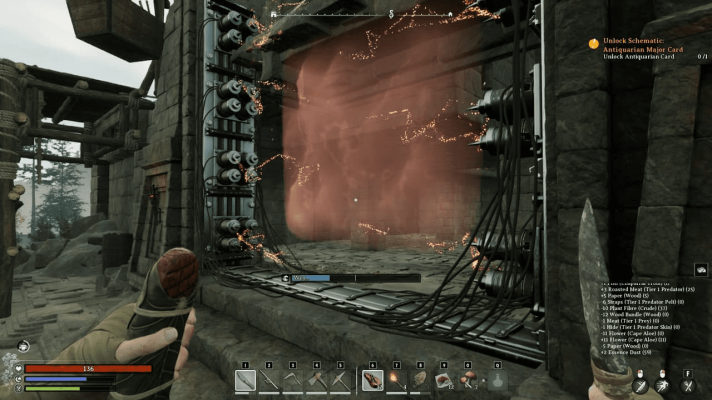Screen dimensions: 712x400
Task: Choose the sickle hotbar slot
Action: point(293,380)
